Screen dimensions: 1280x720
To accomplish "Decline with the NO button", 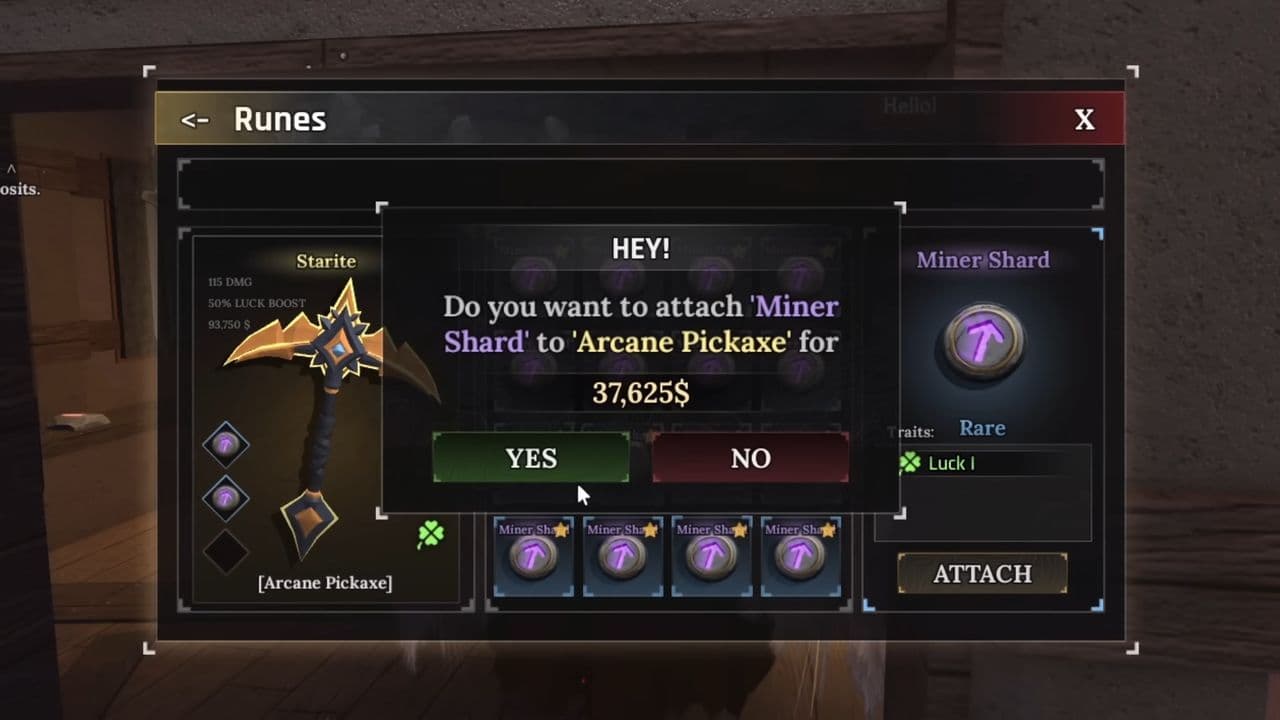I will (x=750, y=458).
